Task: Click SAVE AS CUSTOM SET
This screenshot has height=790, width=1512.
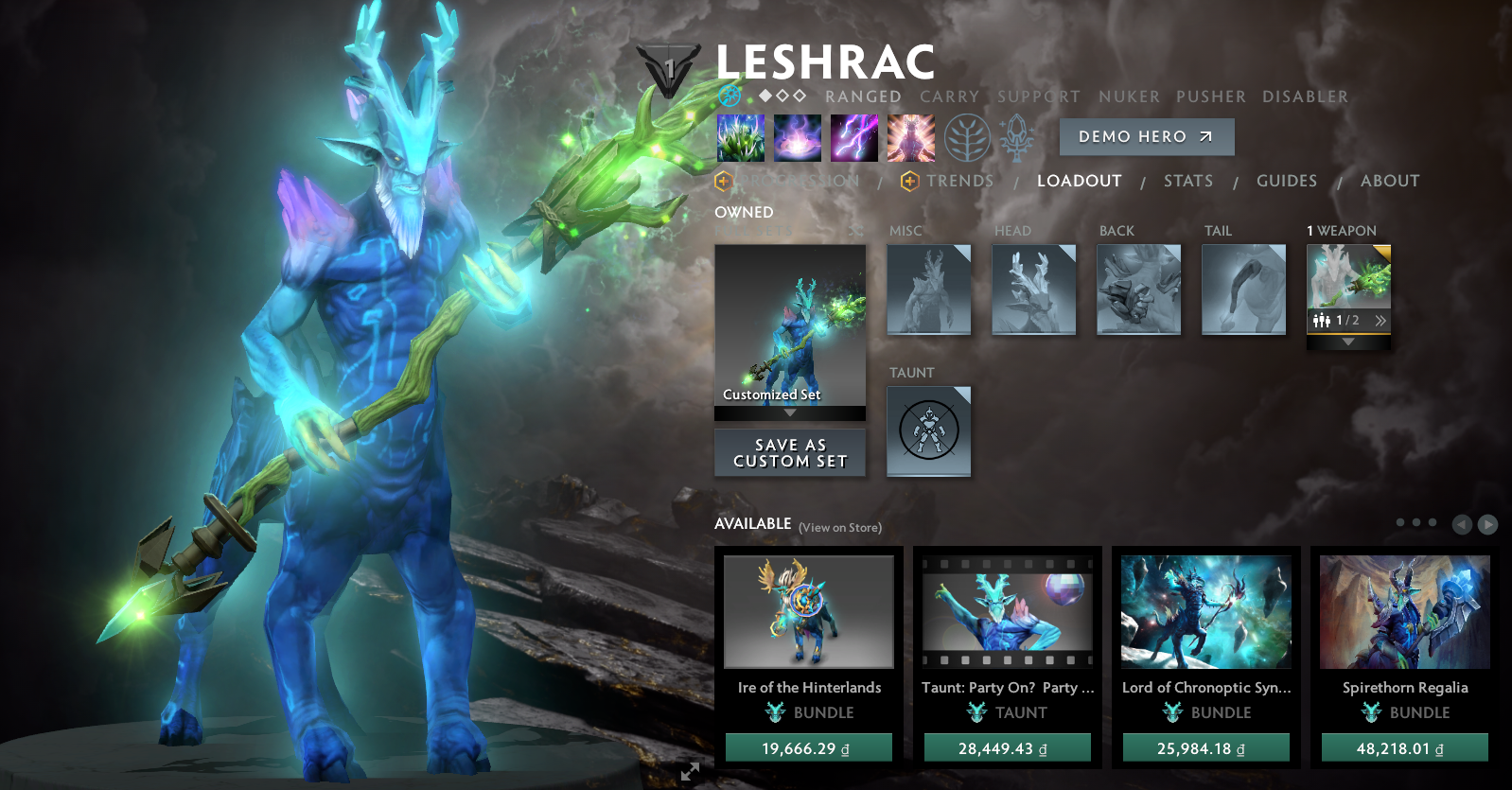Action: pyautogui.click(x=790, y=452)
